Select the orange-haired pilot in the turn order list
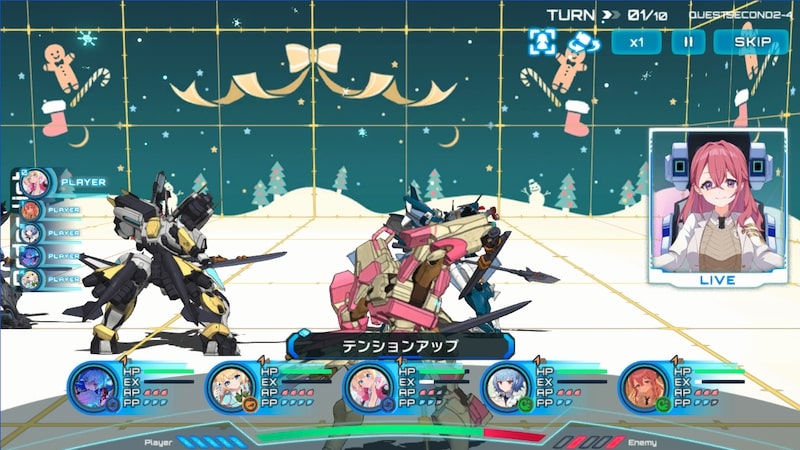The image size is (800, 450). tap(31, 210)
